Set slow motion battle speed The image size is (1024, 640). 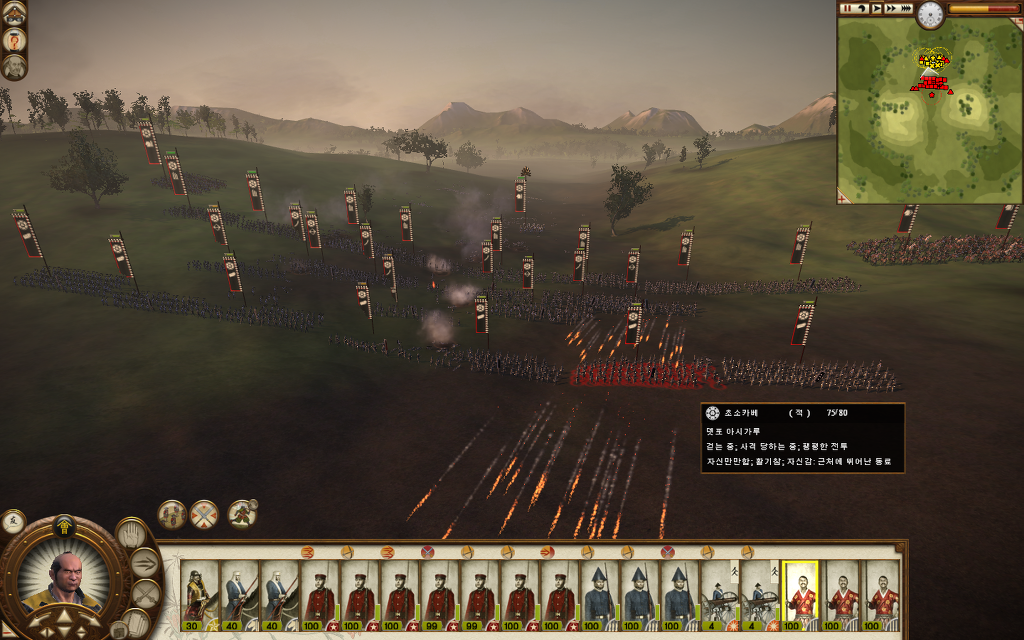[x=862, y=8]
